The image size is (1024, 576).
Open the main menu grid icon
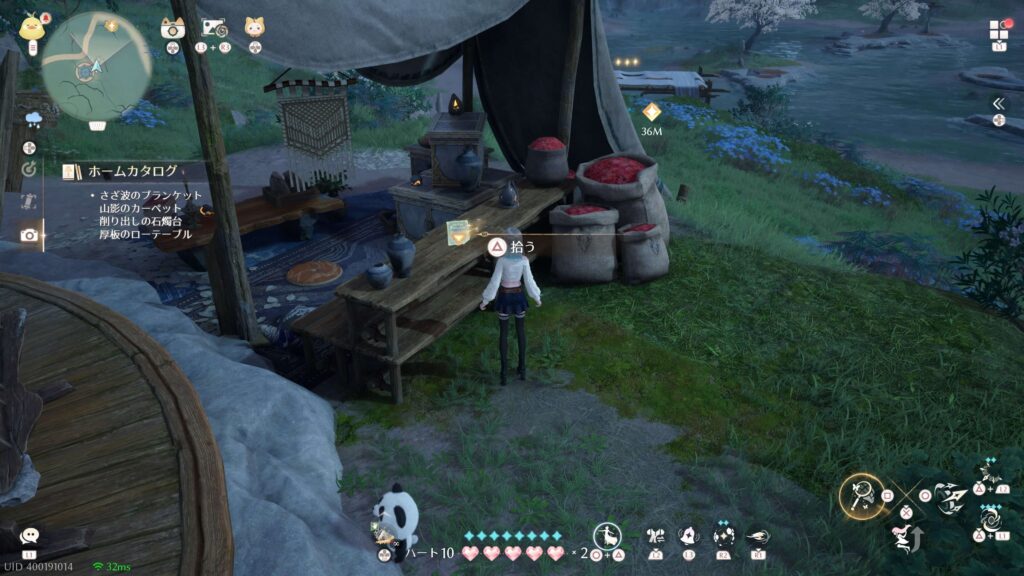click(997, 30)
